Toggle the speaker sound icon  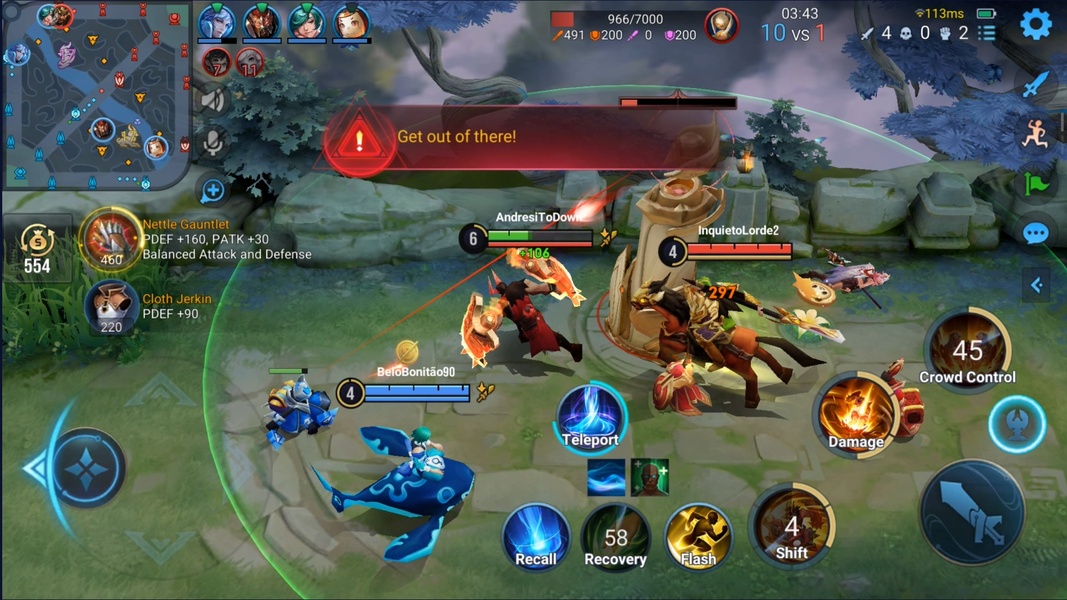tap(213, 99)
